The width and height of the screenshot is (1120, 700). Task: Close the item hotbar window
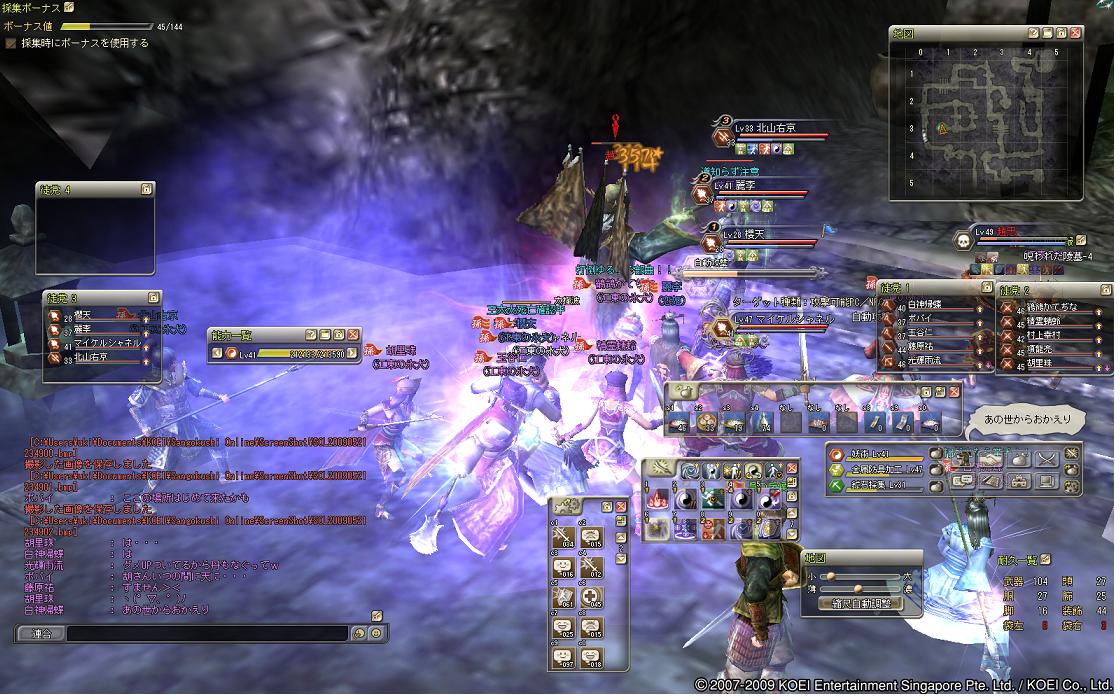(954, 392)
